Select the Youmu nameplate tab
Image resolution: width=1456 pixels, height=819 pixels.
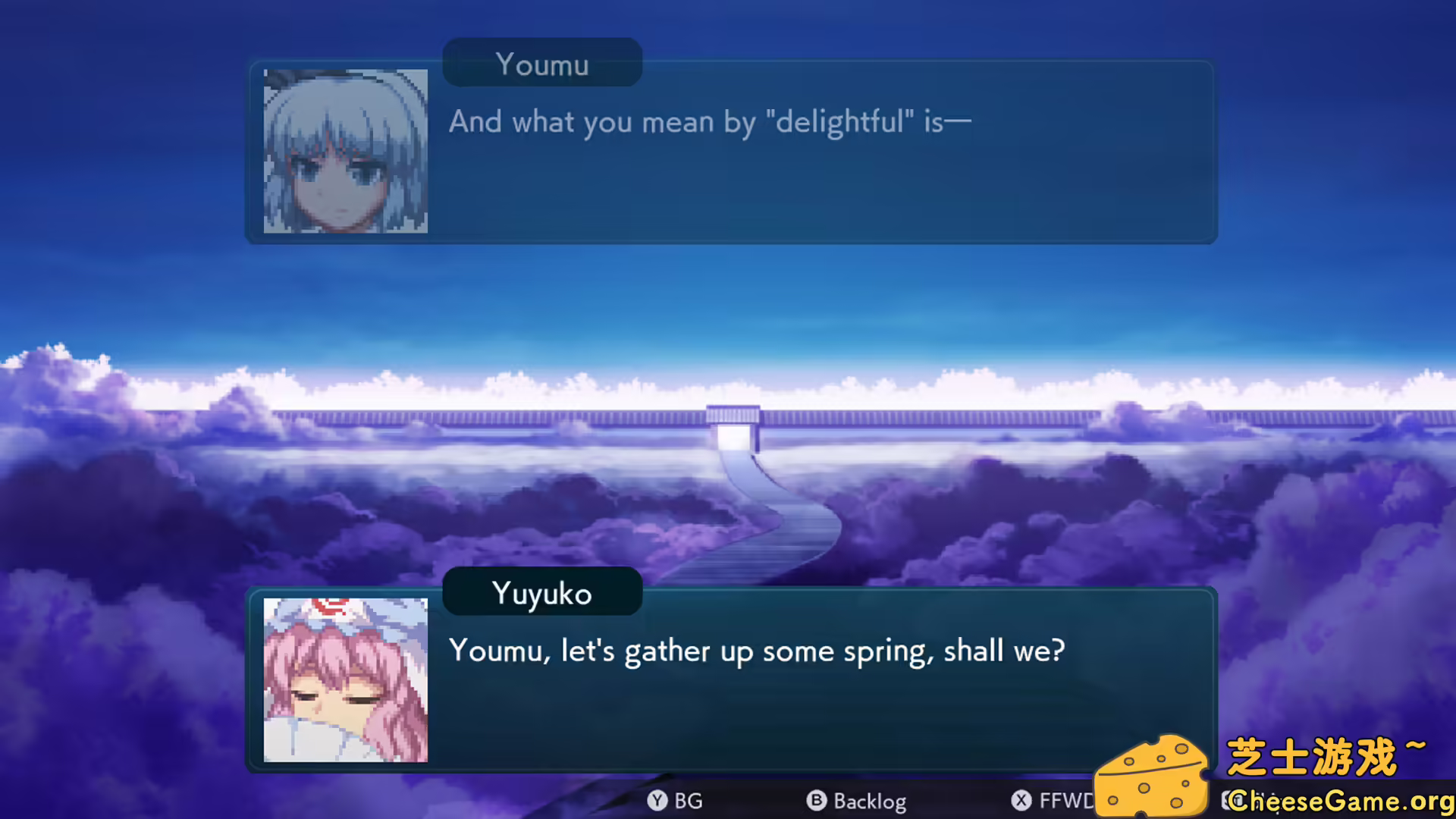(541, 62)
